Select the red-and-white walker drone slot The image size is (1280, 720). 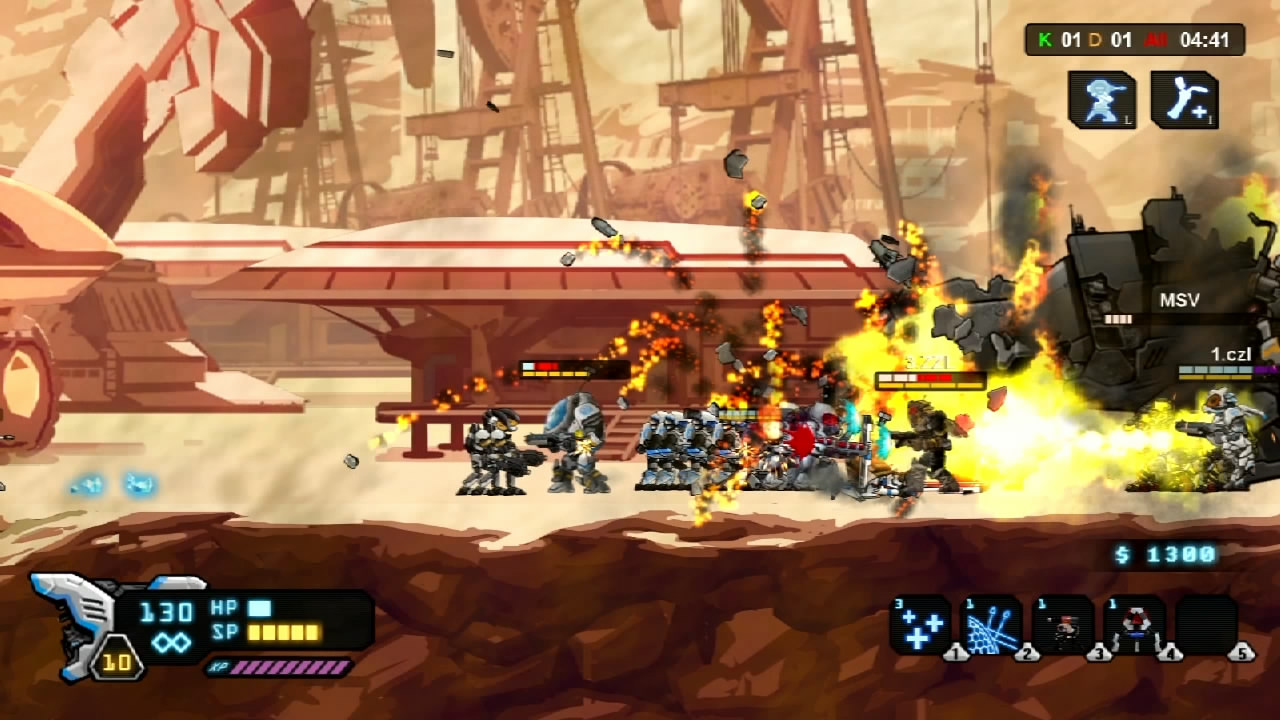(1134, 625)
